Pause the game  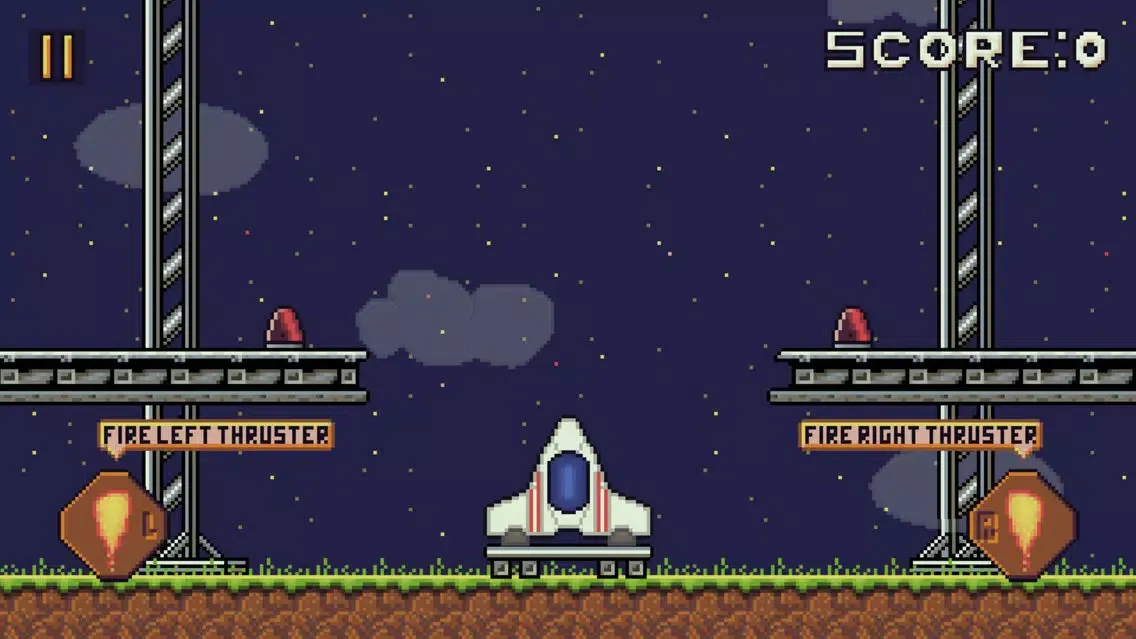[x=57, y=57]
